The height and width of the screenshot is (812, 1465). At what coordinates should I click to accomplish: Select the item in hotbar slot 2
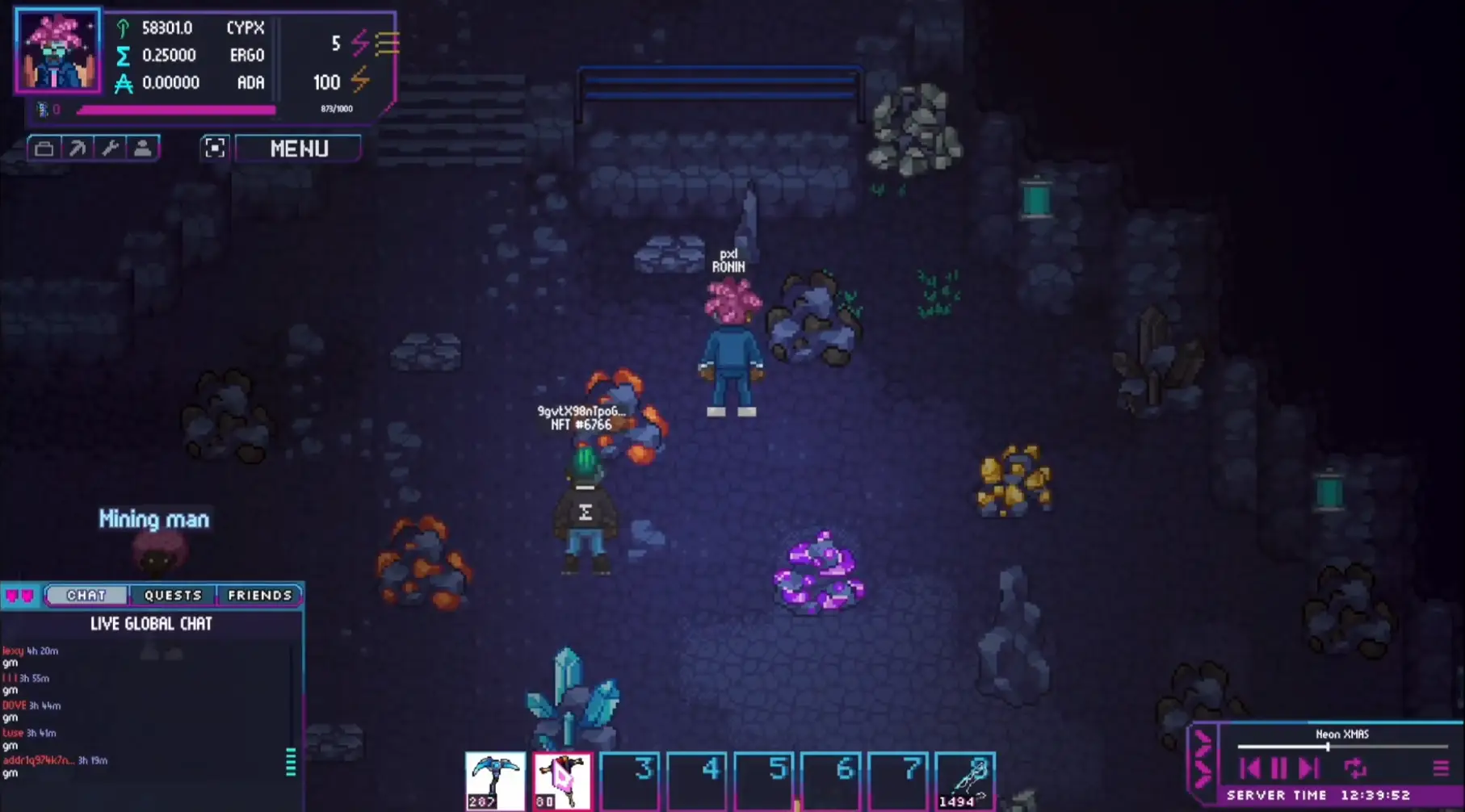[563, 777]
